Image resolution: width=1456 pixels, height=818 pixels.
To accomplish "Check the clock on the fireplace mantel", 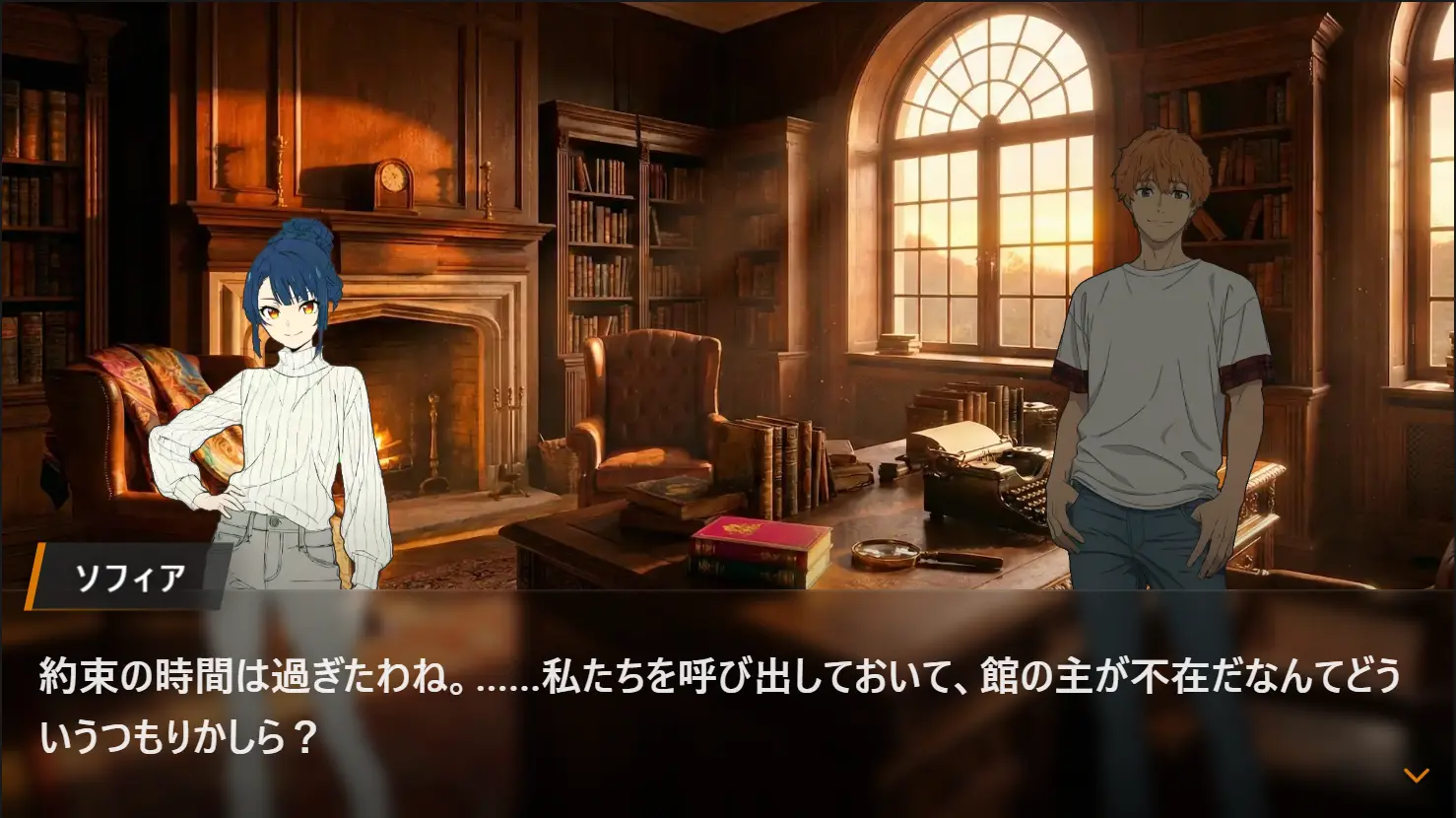I will pos(393,182).
